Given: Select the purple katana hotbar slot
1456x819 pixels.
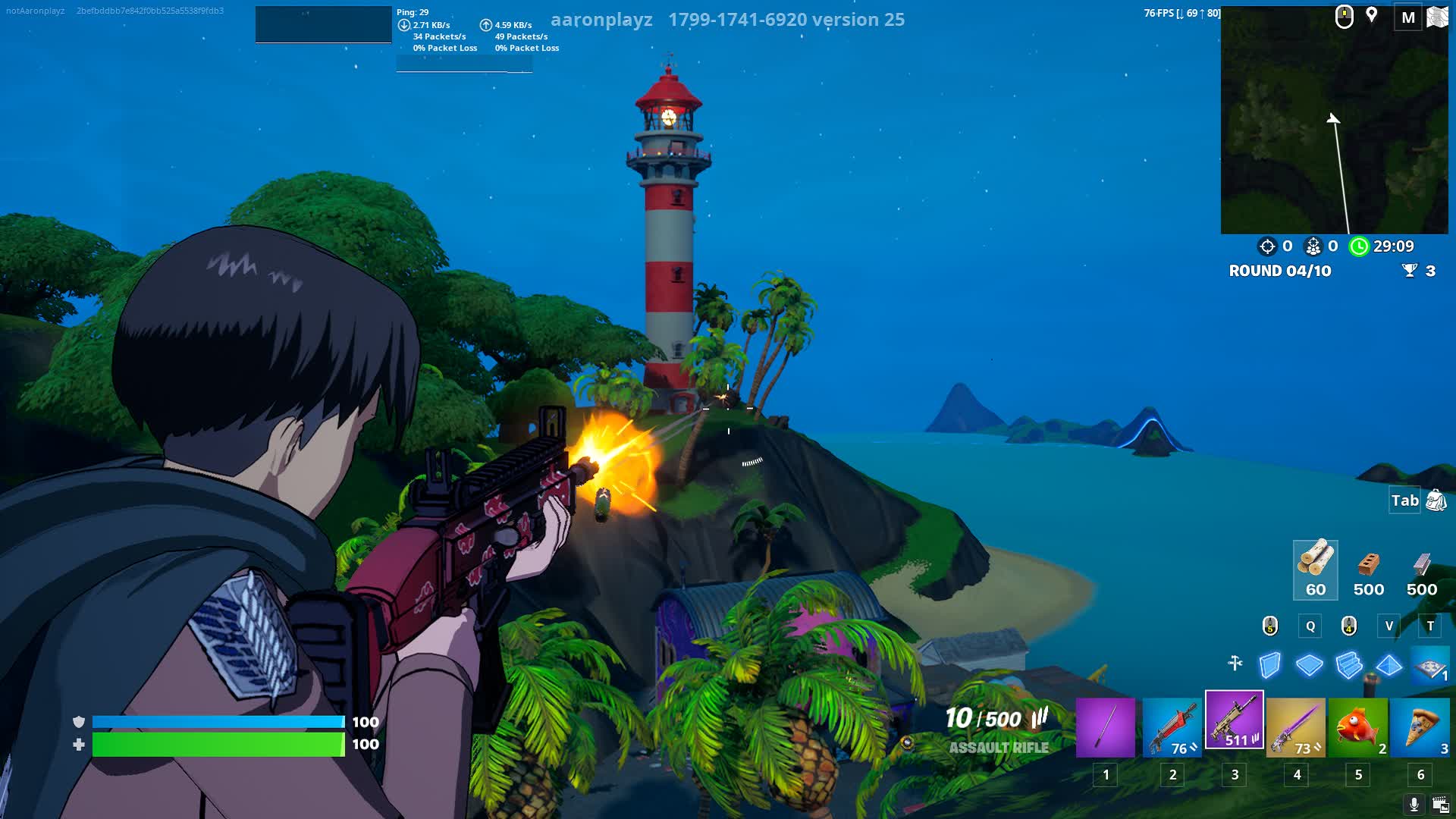Looking at the screenshot, I should (x=1105, y=728).
